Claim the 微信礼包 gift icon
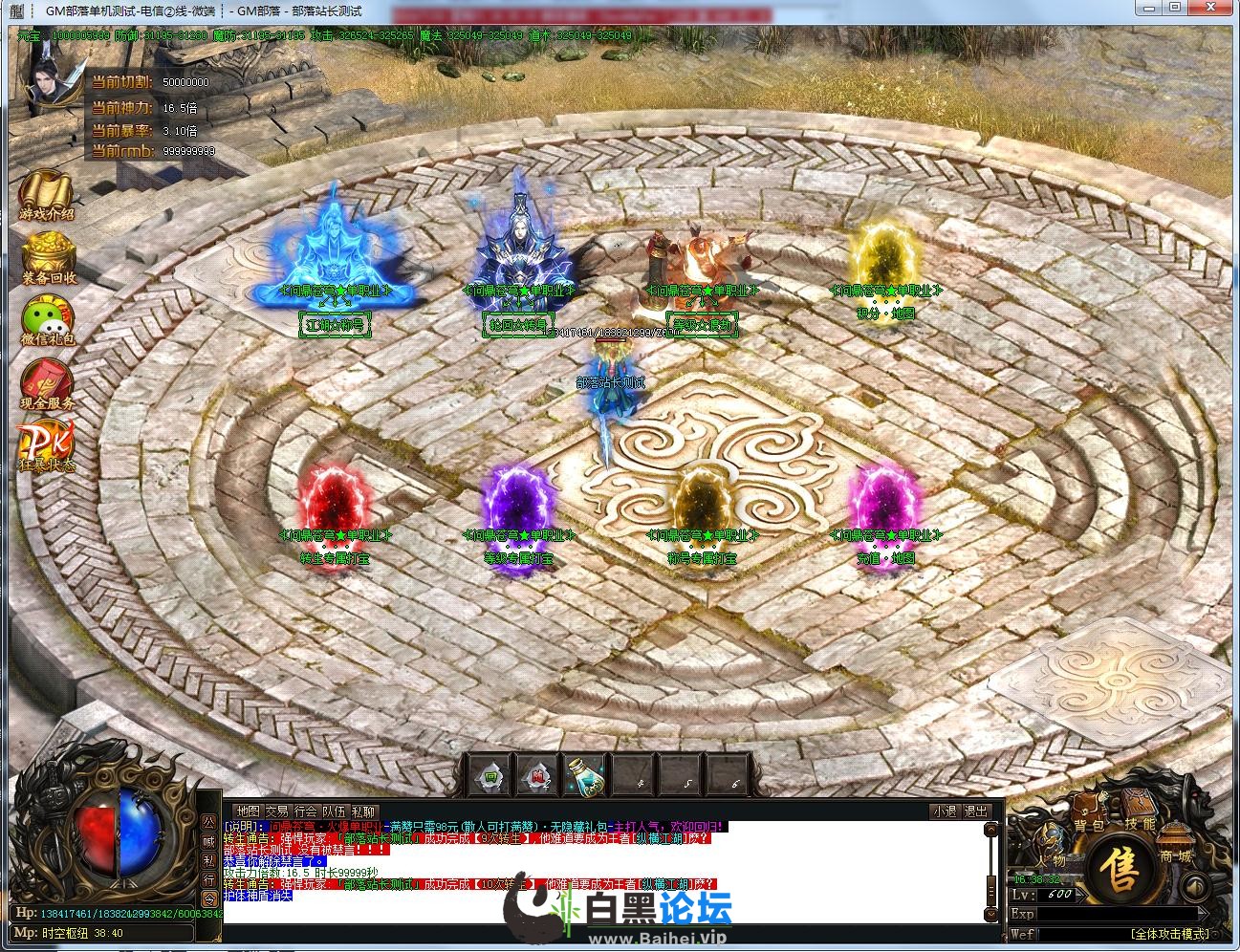Screen dimensions: 1240x952 [47, 320]
